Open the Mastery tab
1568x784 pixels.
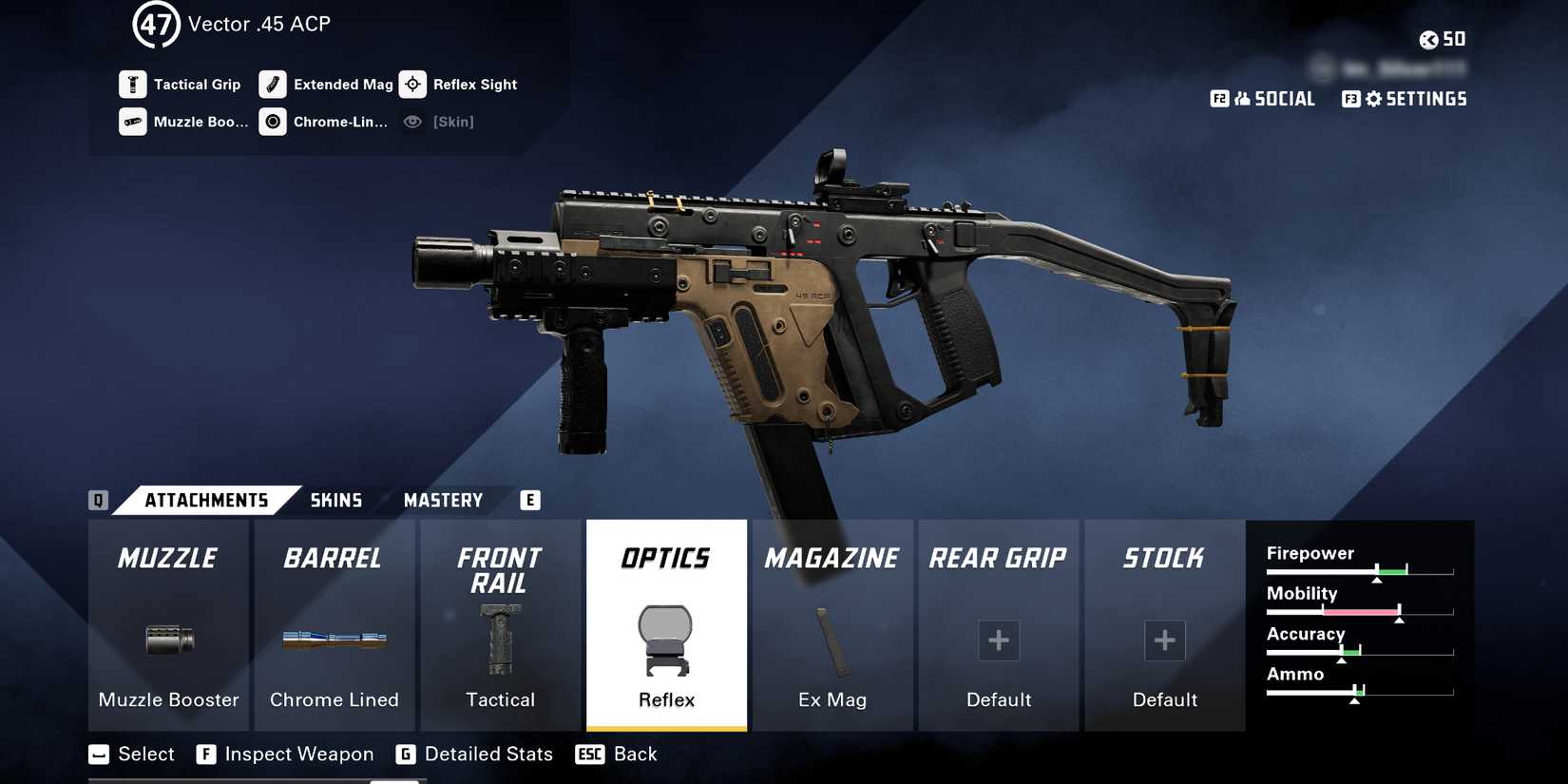[x=443, y=500]
